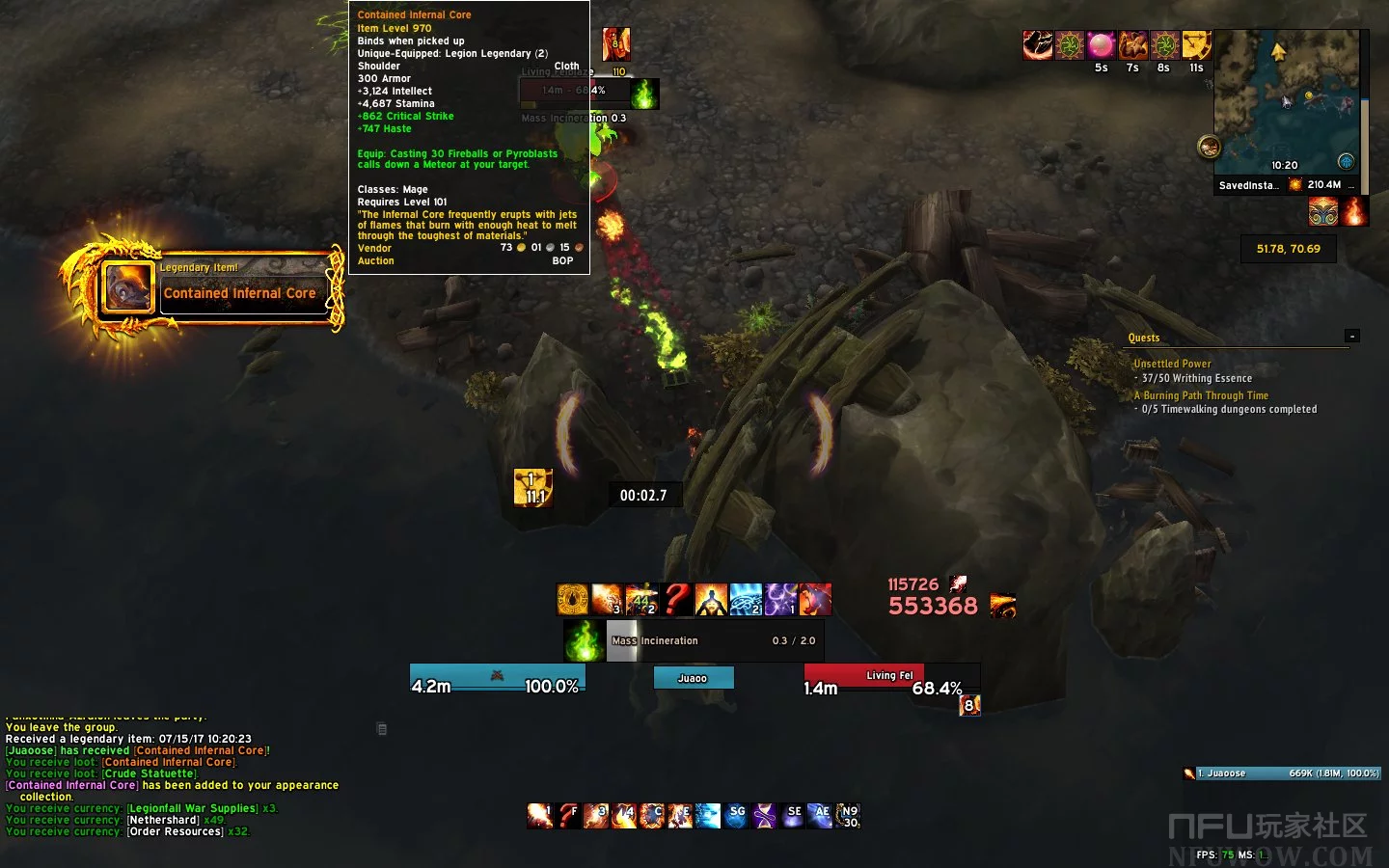Use the red question mark action slot

pos(568,816)
